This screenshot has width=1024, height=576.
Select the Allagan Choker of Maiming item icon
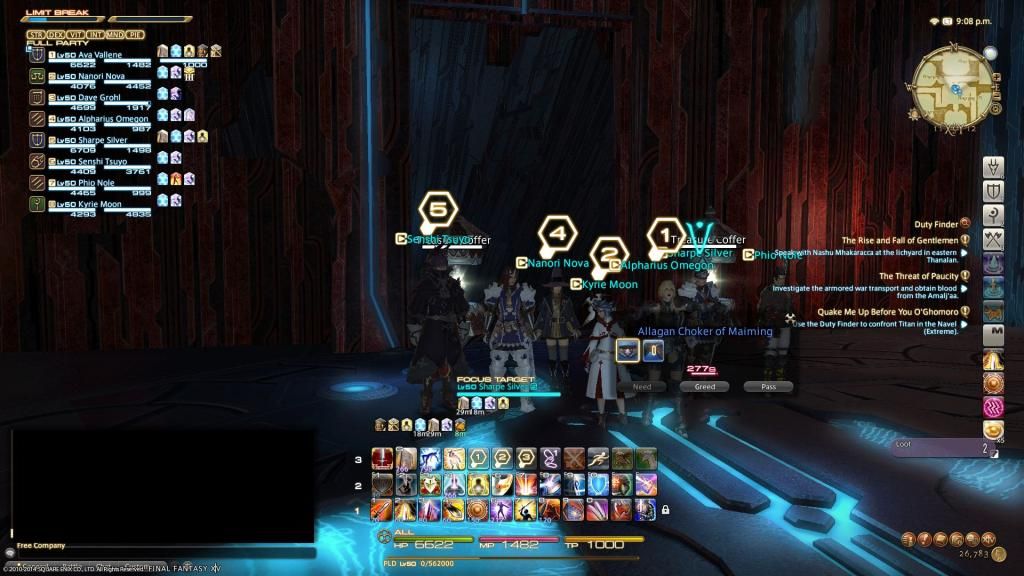coord(628,350)
